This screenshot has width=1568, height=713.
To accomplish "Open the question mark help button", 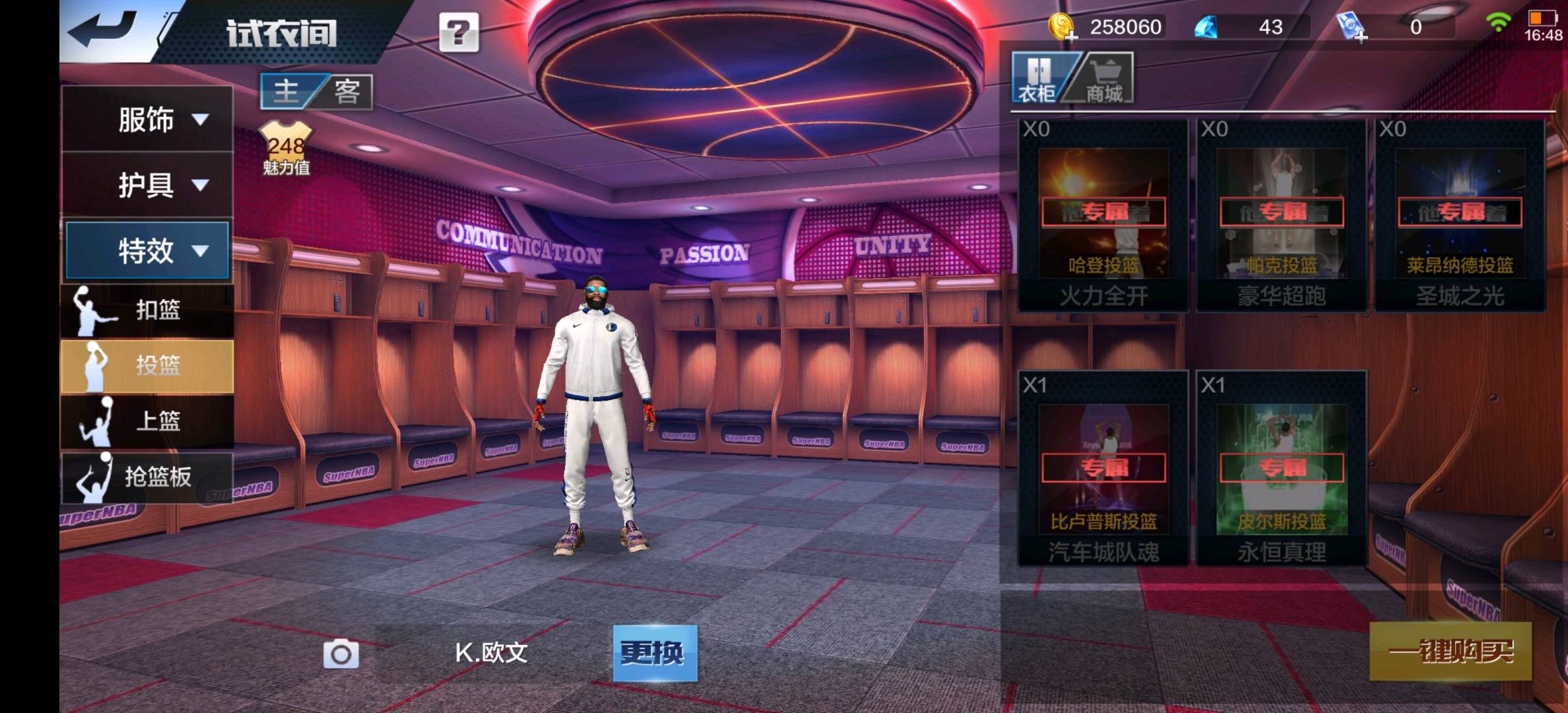I will click(459, 32).
